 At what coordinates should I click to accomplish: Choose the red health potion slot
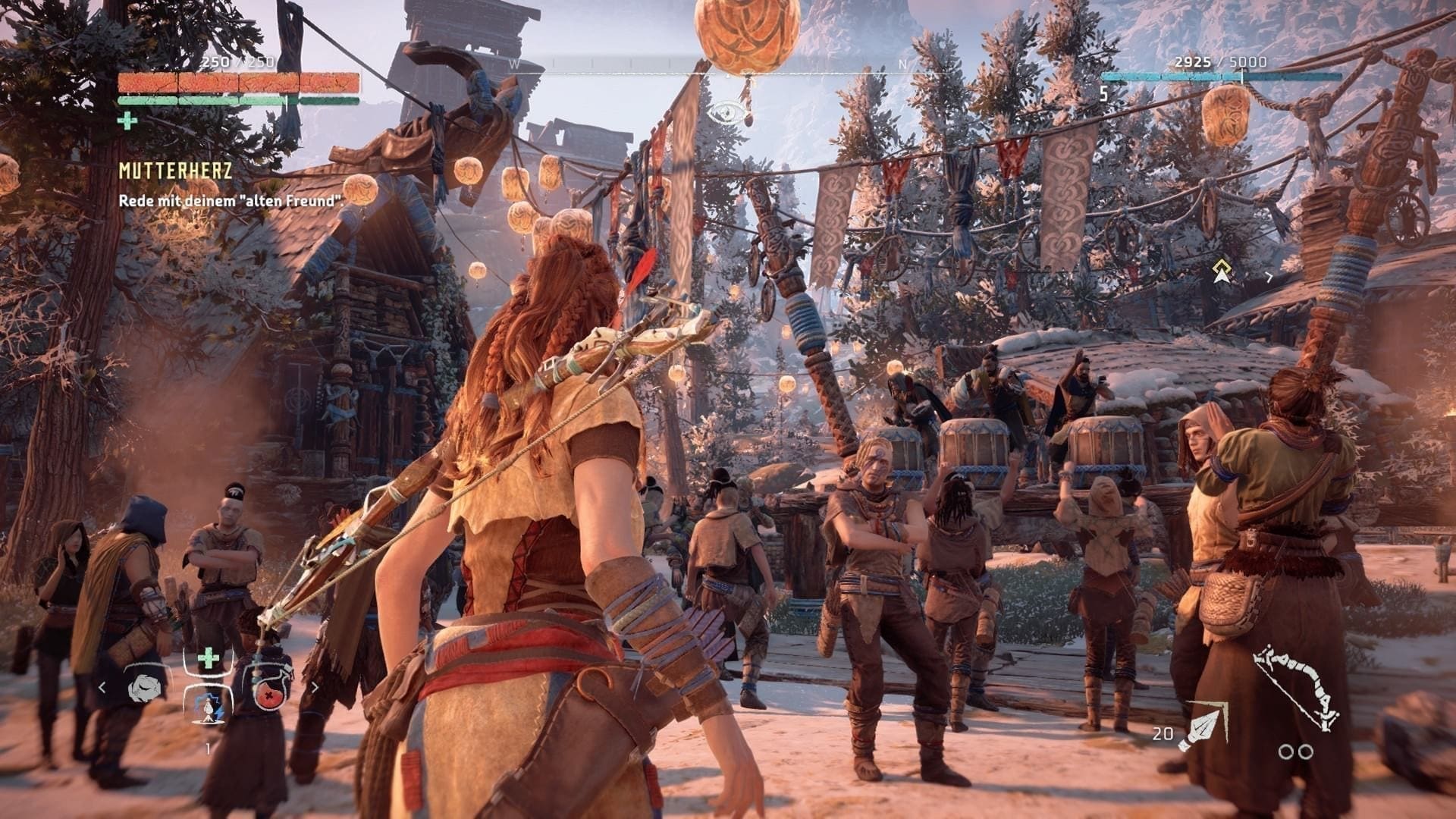click(x=270, y=689)
